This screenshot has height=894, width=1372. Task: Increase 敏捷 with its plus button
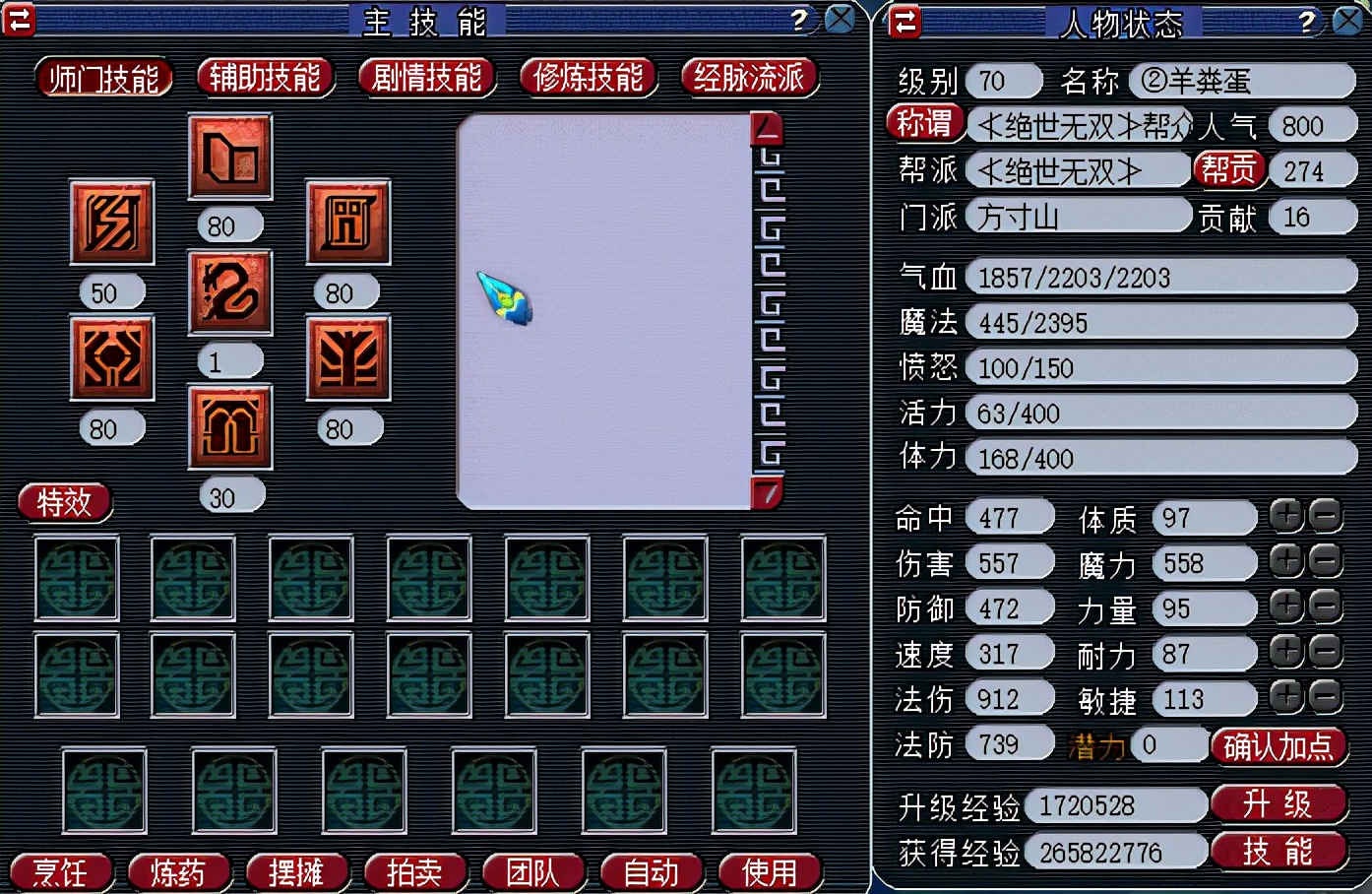click(x=1285, y=698)
